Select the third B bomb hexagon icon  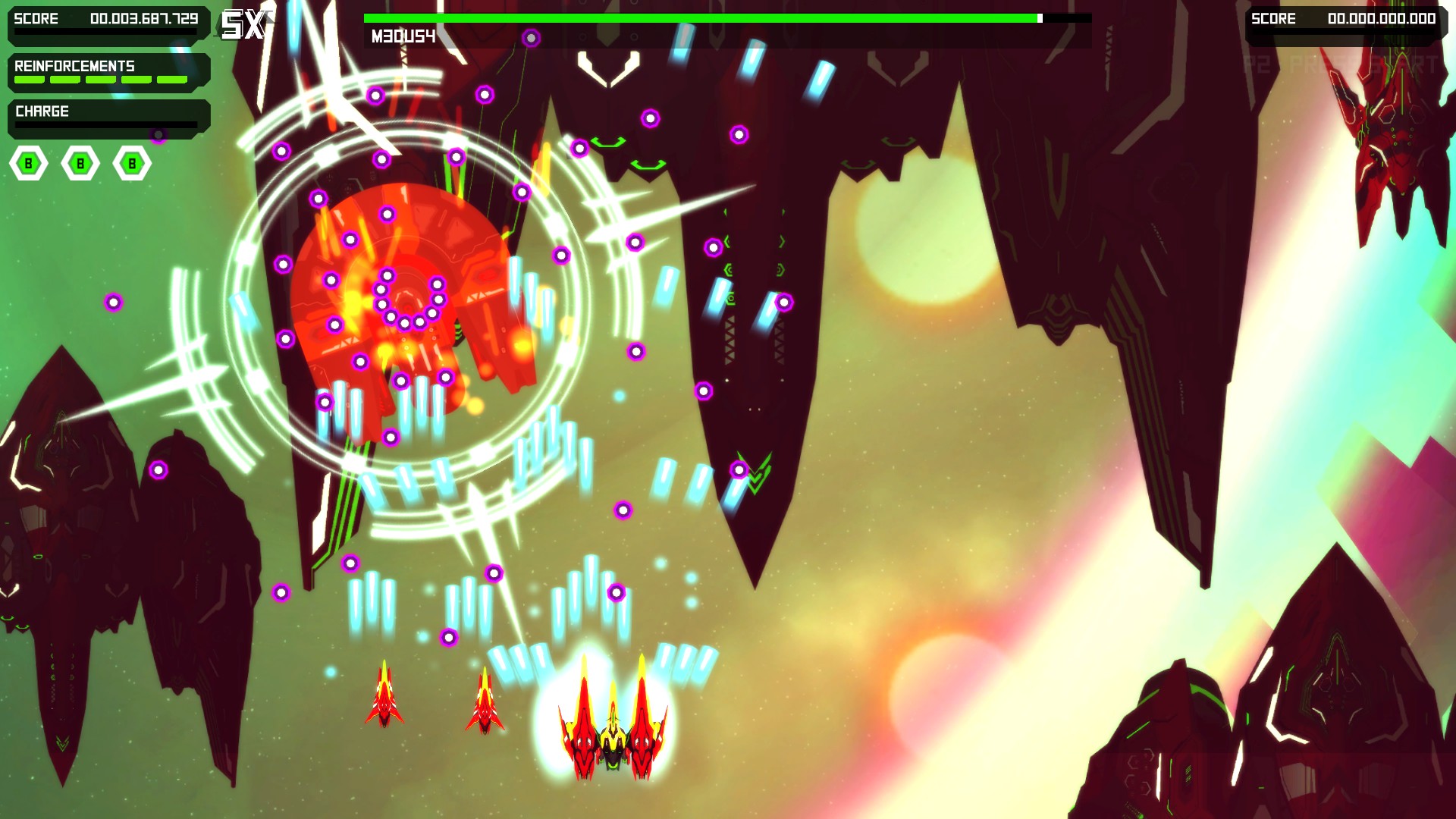(x=131, y=162)
